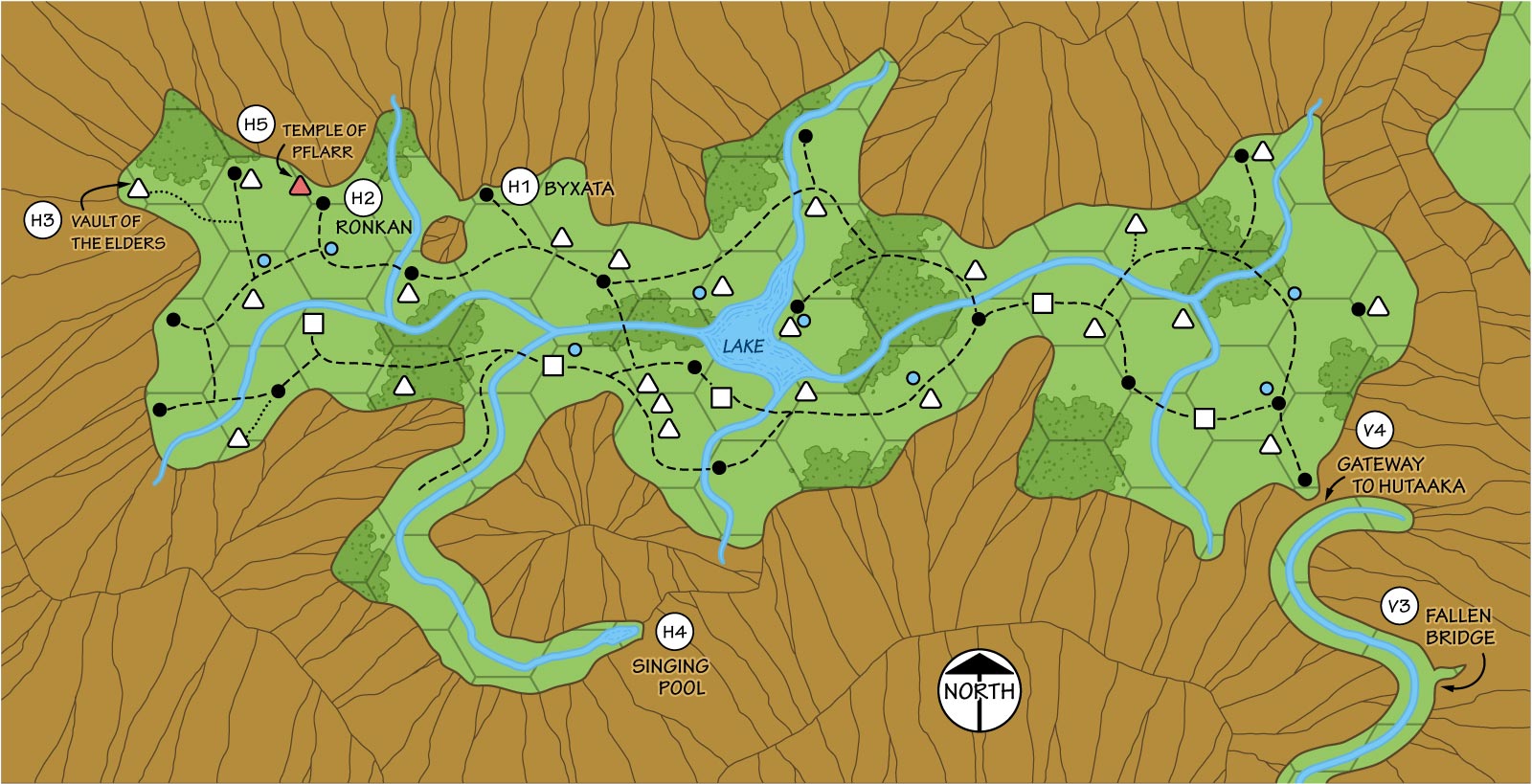The height and width of the screenshot is (784, 1532).
Task: Select the H1 Byxata map marker
Action: tap(518, 188)
